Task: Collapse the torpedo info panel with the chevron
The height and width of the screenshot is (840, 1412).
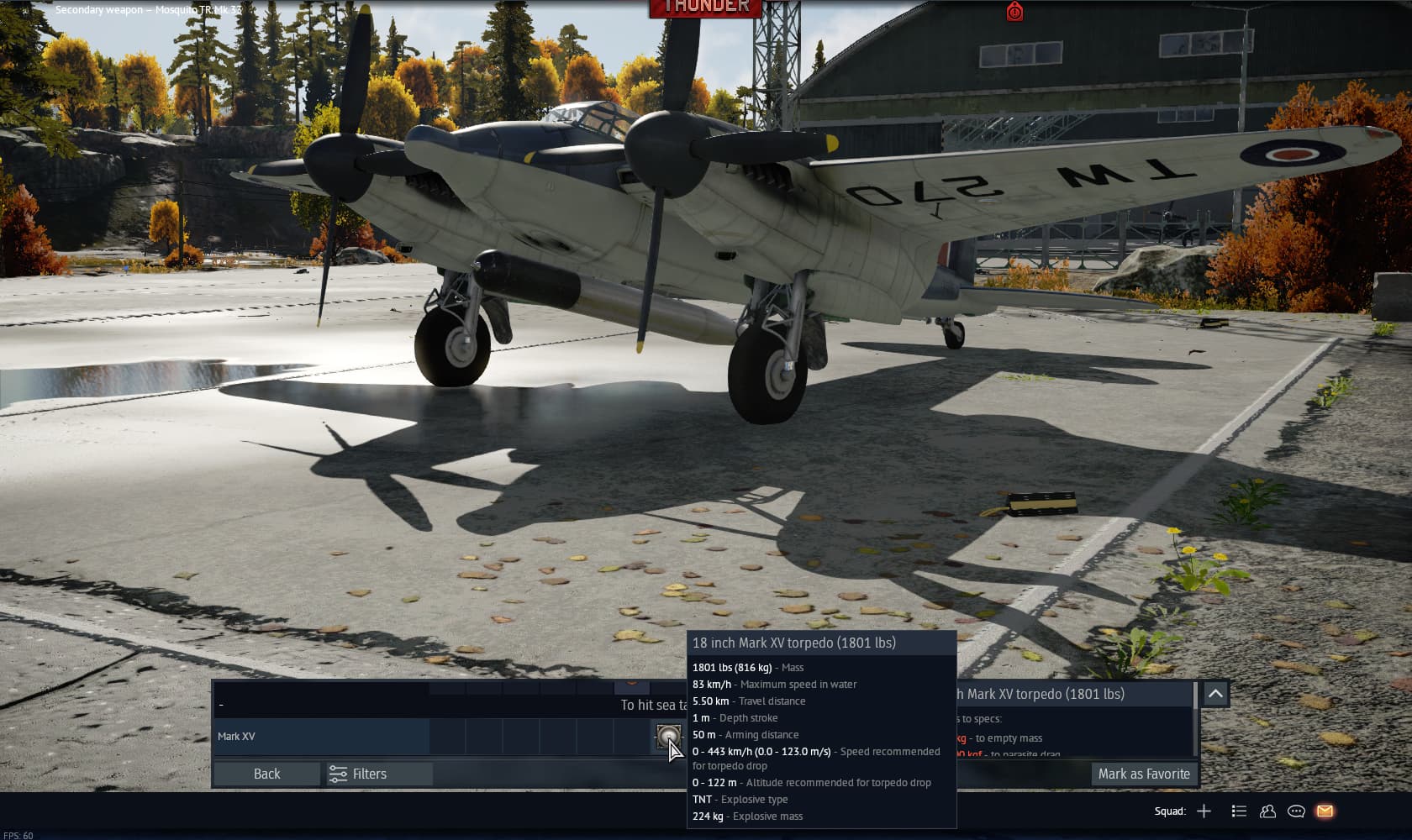Action: tap(1214, 694)
